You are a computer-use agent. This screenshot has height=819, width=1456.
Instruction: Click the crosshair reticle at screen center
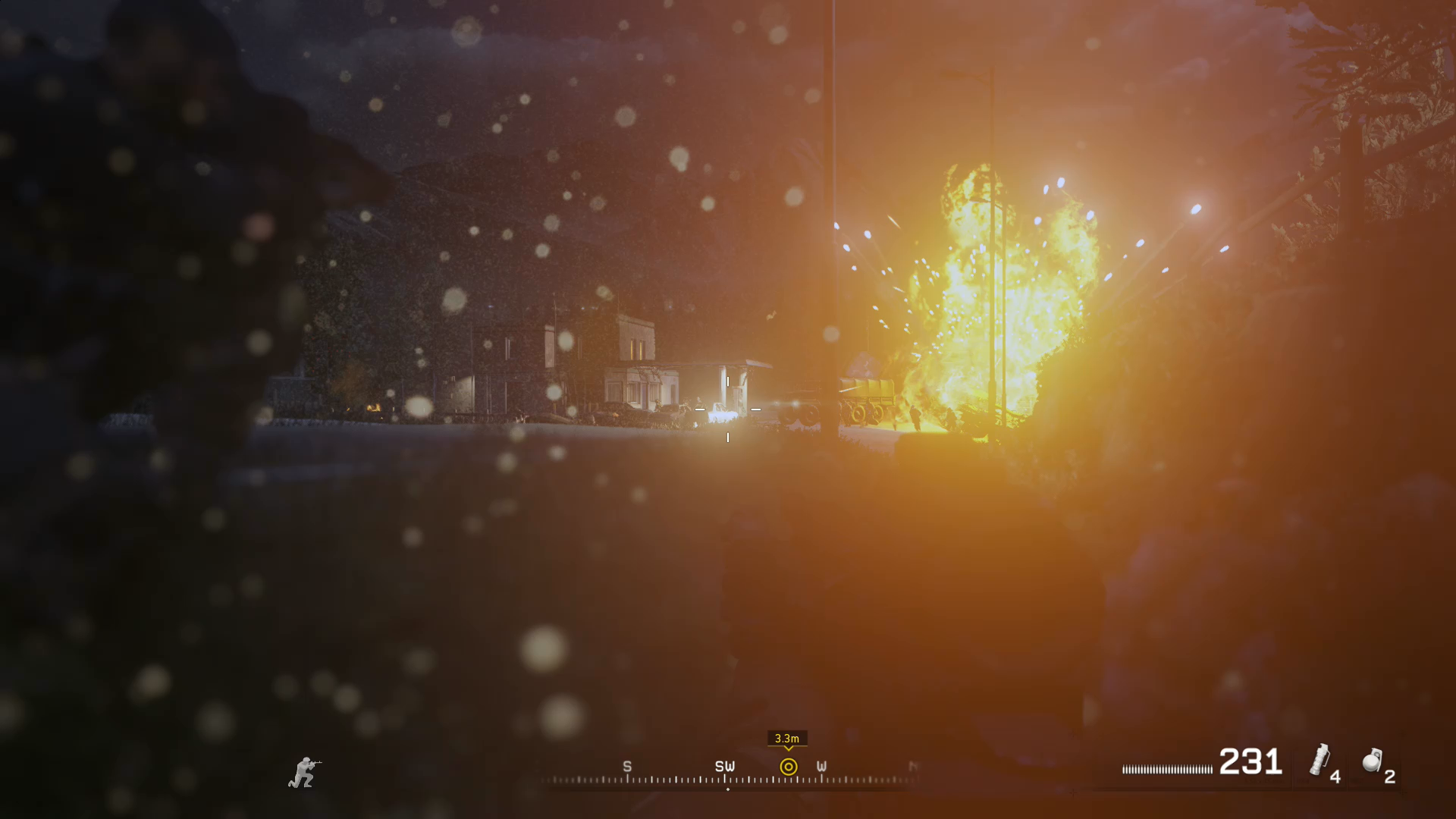point(728,409)
